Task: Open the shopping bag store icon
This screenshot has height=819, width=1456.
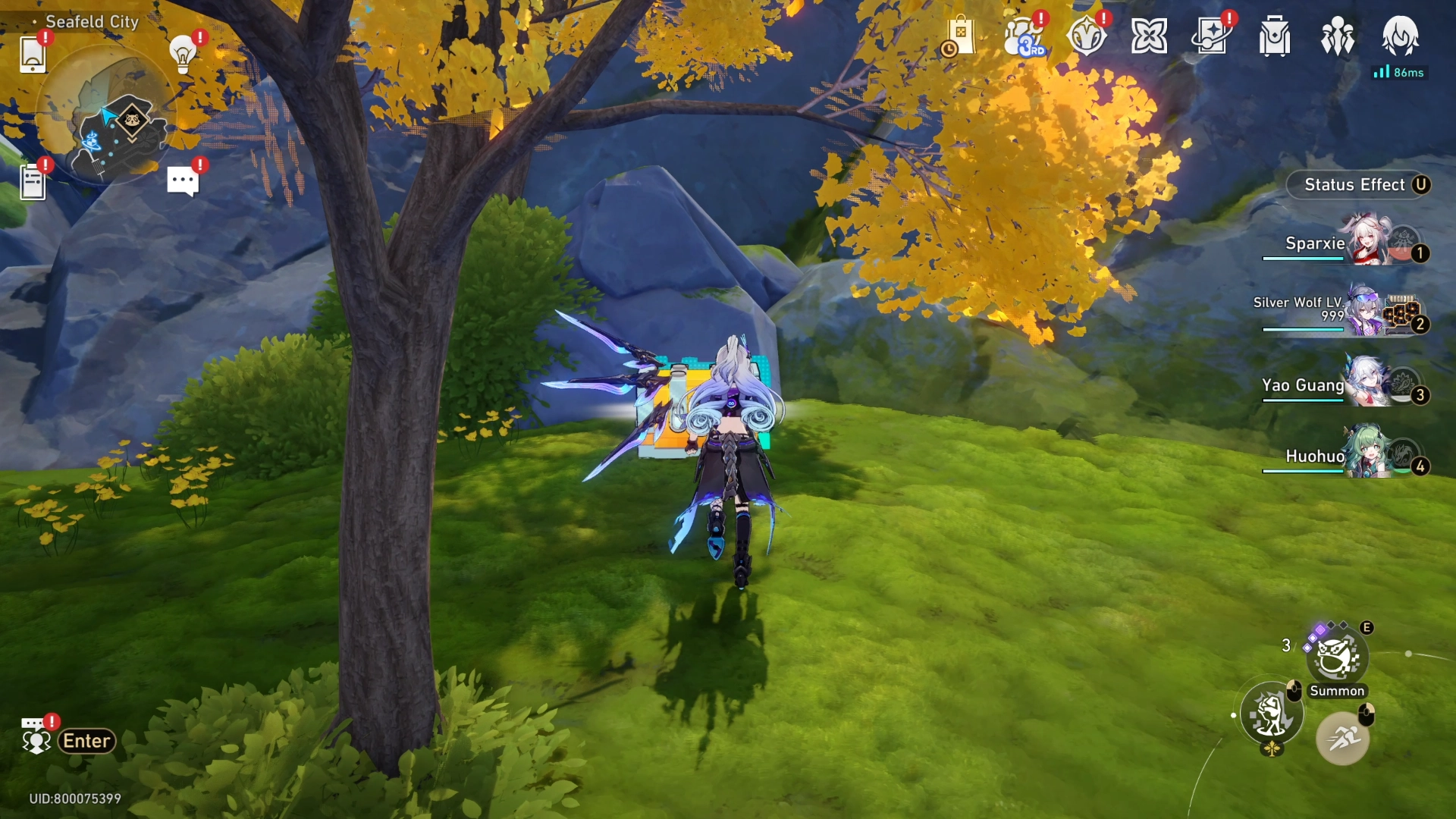Action: (959, 37)
